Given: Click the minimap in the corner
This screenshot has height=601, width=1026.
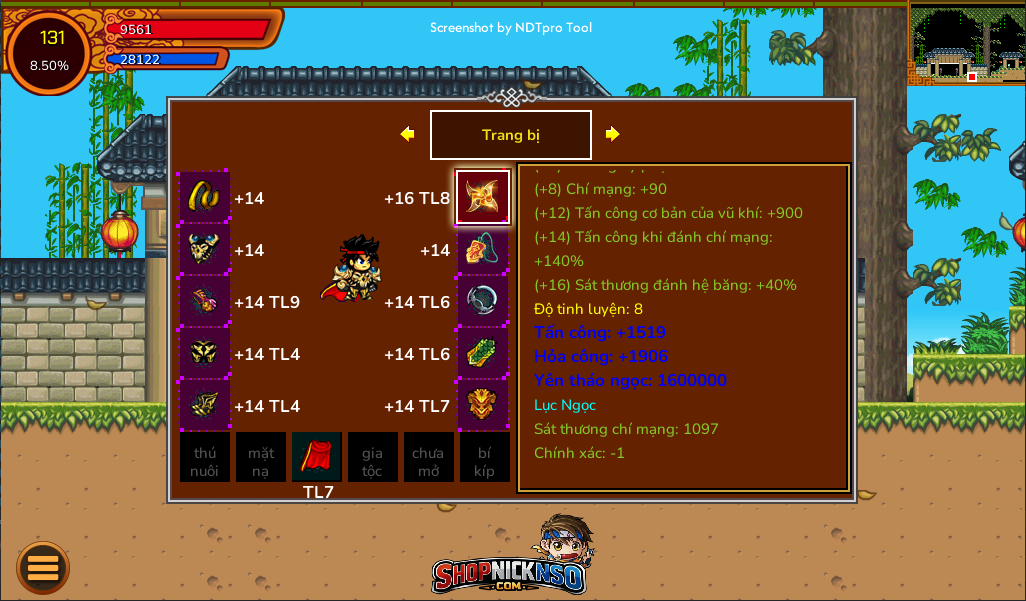Looking at the screenshot, I should coord(967,43).
